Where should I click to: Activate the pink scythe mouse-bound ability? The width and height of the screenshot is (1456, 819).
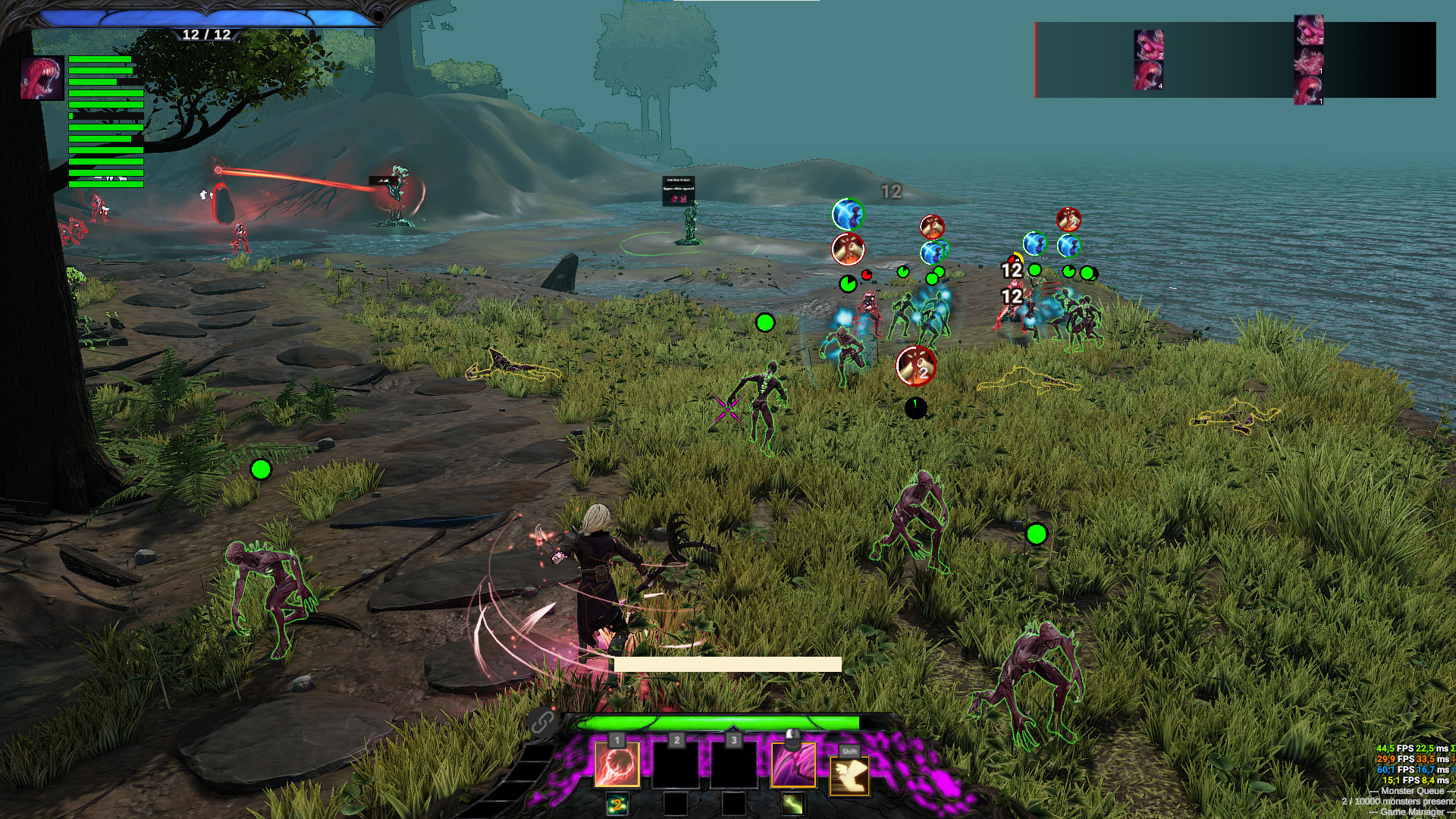tap(793, 764)
